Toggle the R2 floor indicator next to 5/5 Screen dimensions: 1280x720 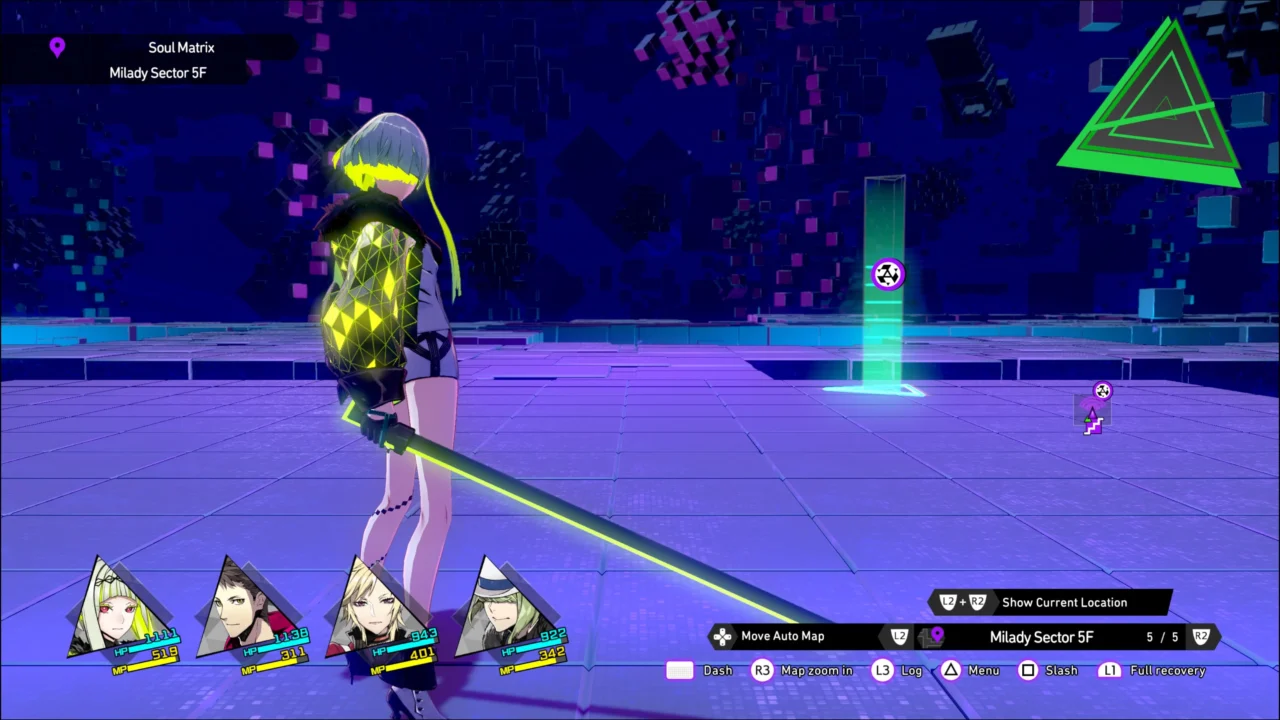click(x=1200, y=636)
